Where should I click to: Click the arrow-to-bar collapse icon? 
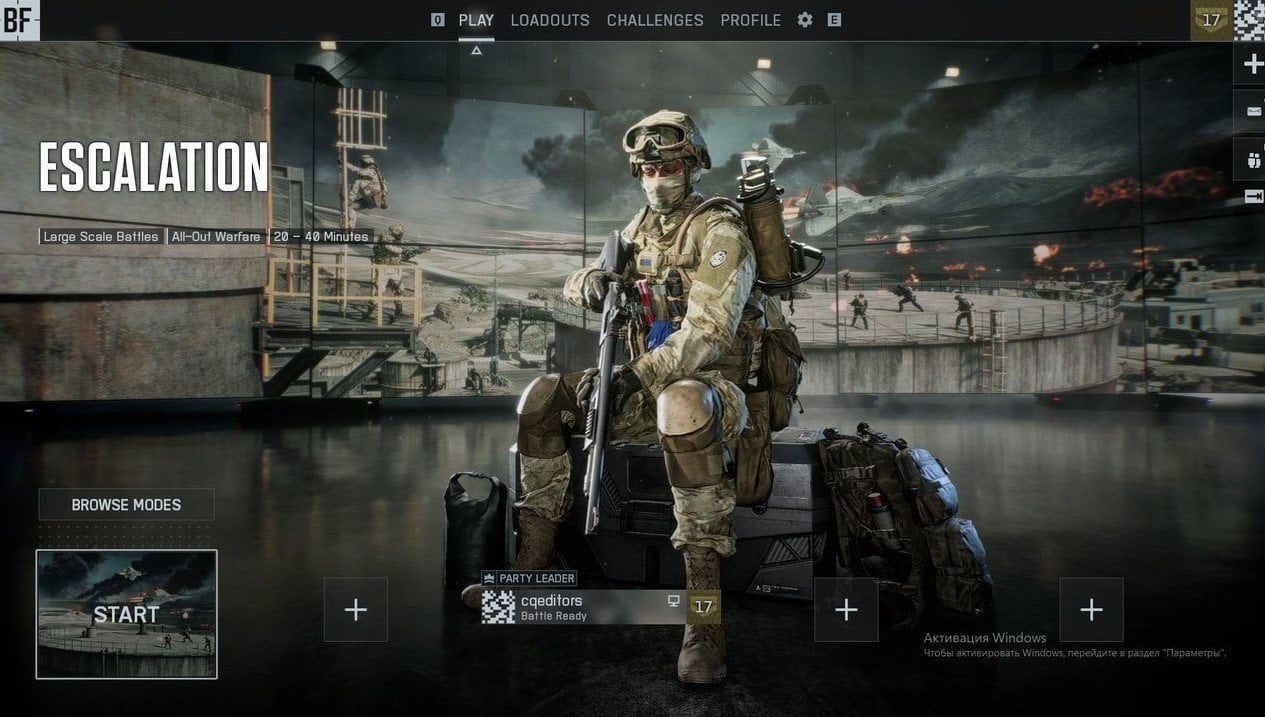point(1252,197)
